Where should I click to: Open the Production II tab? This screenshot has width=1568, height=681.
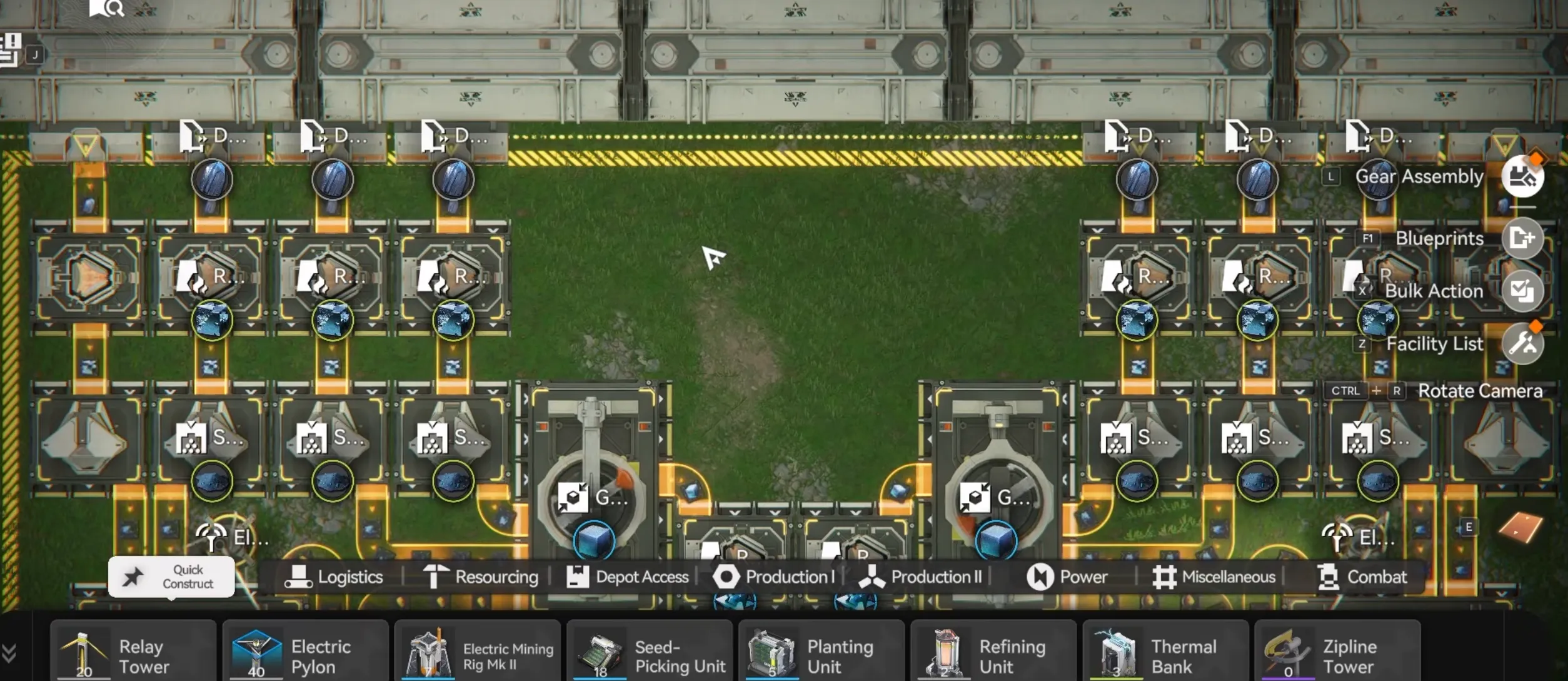923,577
